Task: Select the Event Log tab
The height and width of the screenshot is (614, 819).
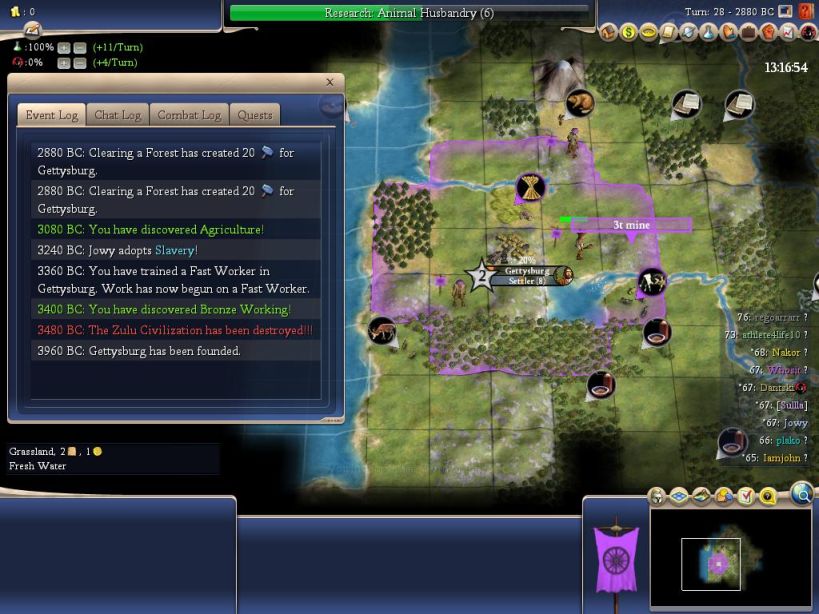Action: [51, 115]
